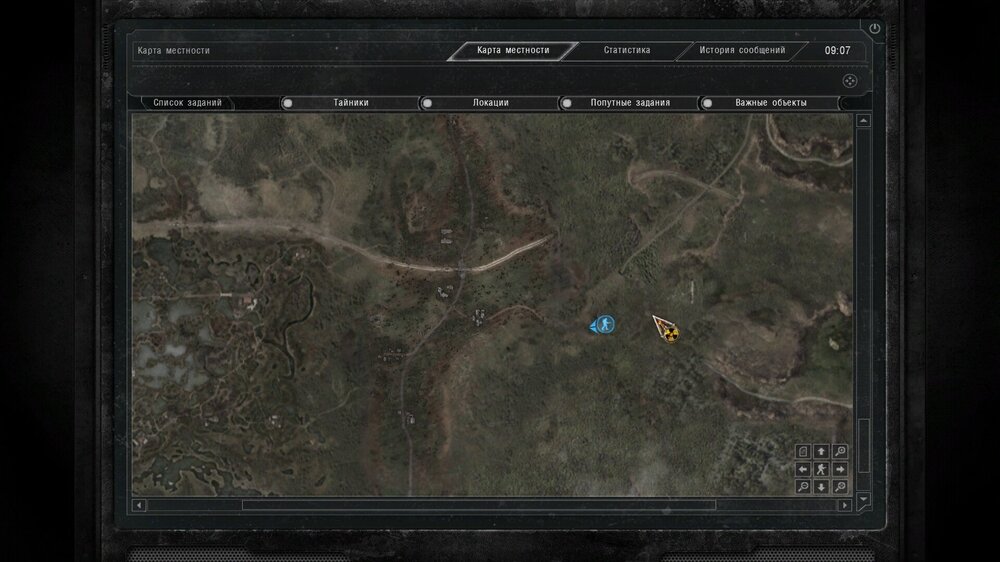The height and width of the screenshot is (562, 1000).
Task: Toggle the Тайники map filter
Action: pyautogui.click(x=288, y=102)
